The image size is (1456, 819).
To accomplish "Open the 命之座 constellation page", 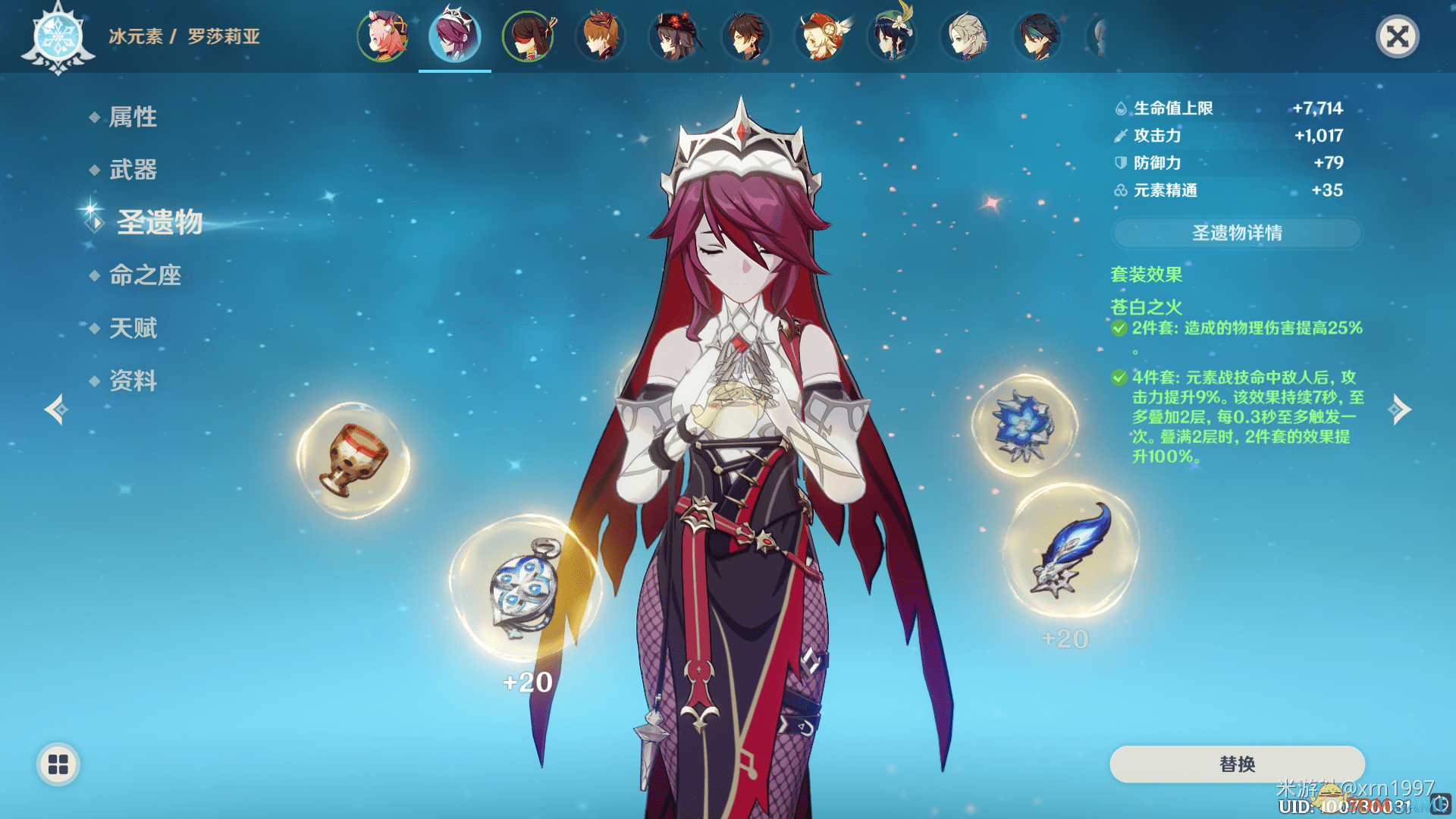I will pos(145,275).
